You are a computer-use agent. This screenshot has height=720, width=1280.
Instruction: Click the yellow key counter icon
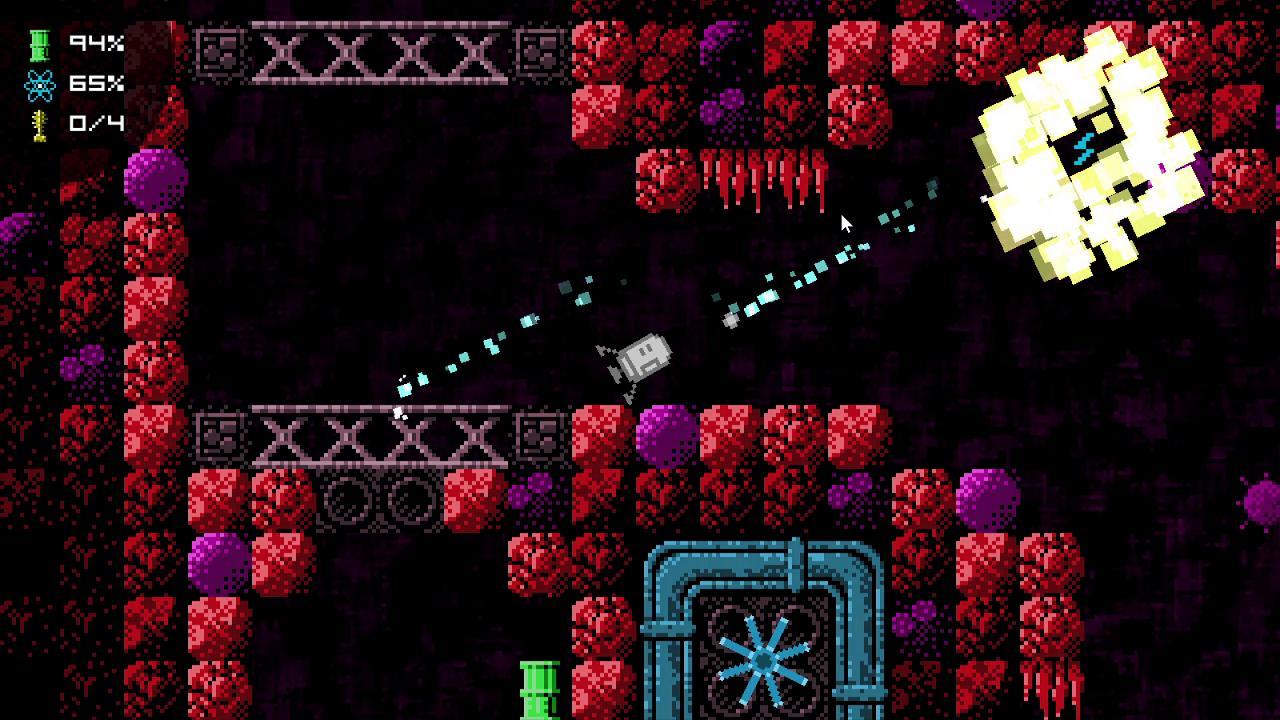36,125
